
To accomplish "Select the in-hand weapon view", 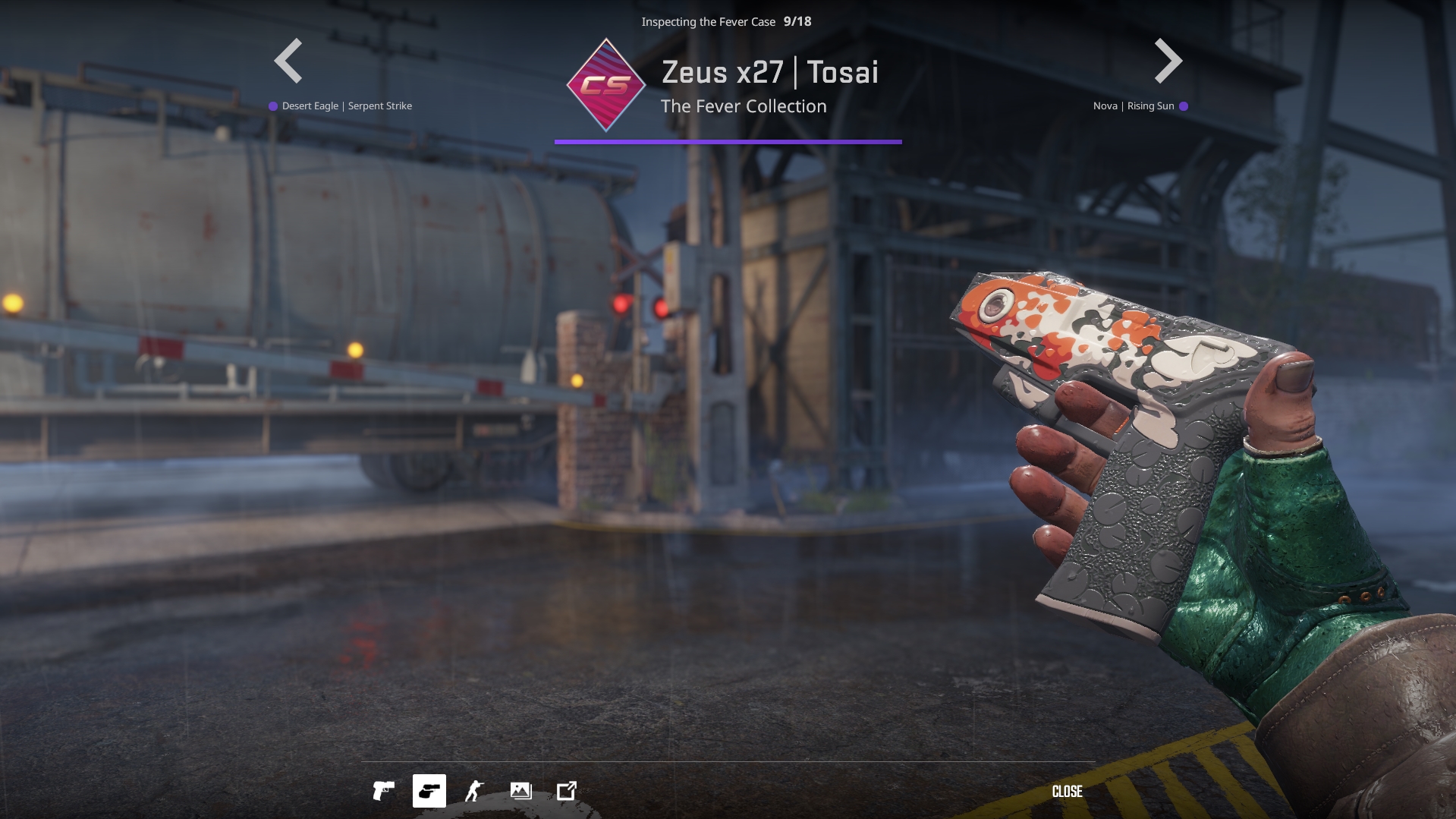I will pyautogui.click(x=429, y=791).
